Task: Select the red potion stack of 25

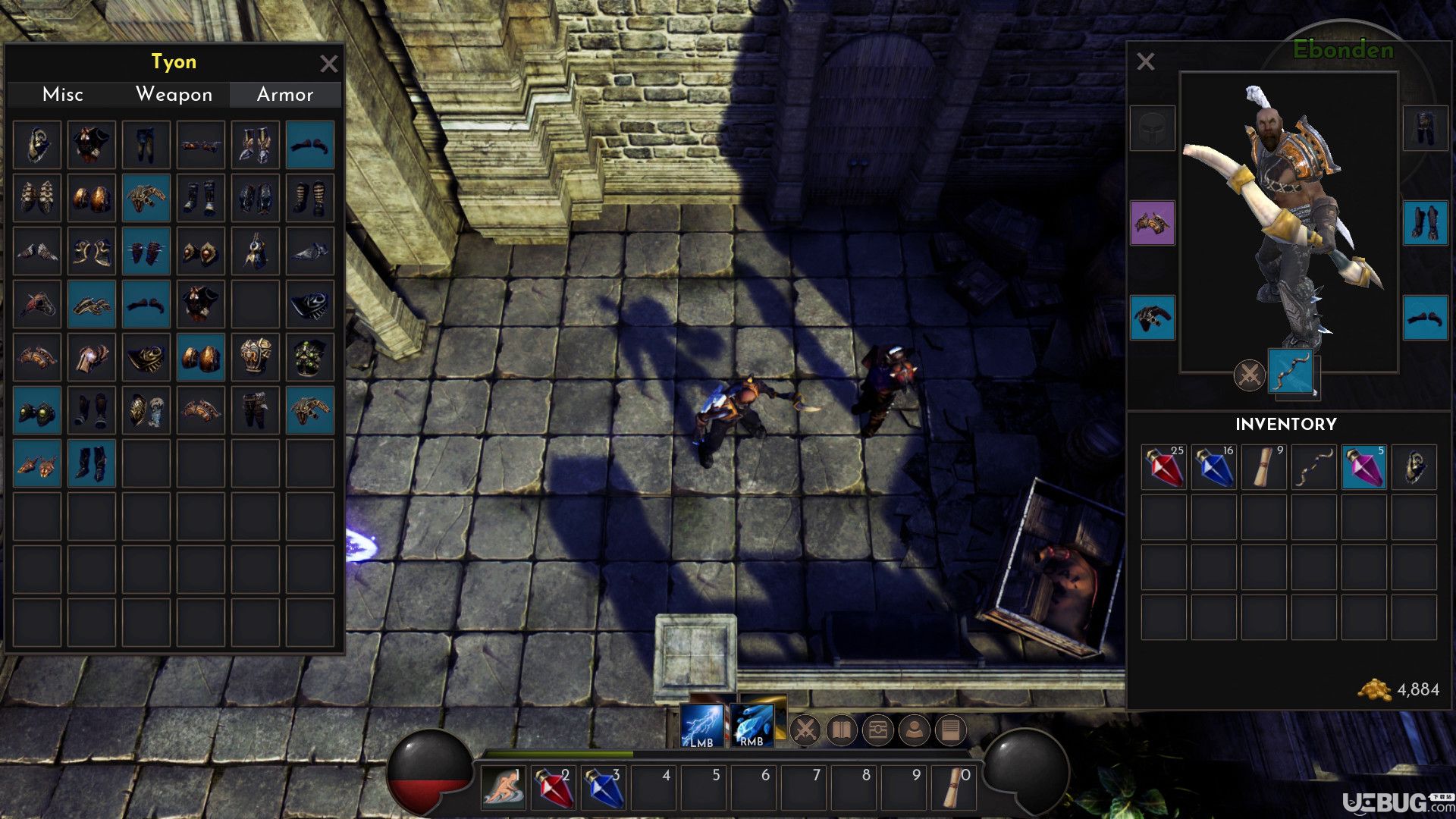Action: tap(1164, 467)
